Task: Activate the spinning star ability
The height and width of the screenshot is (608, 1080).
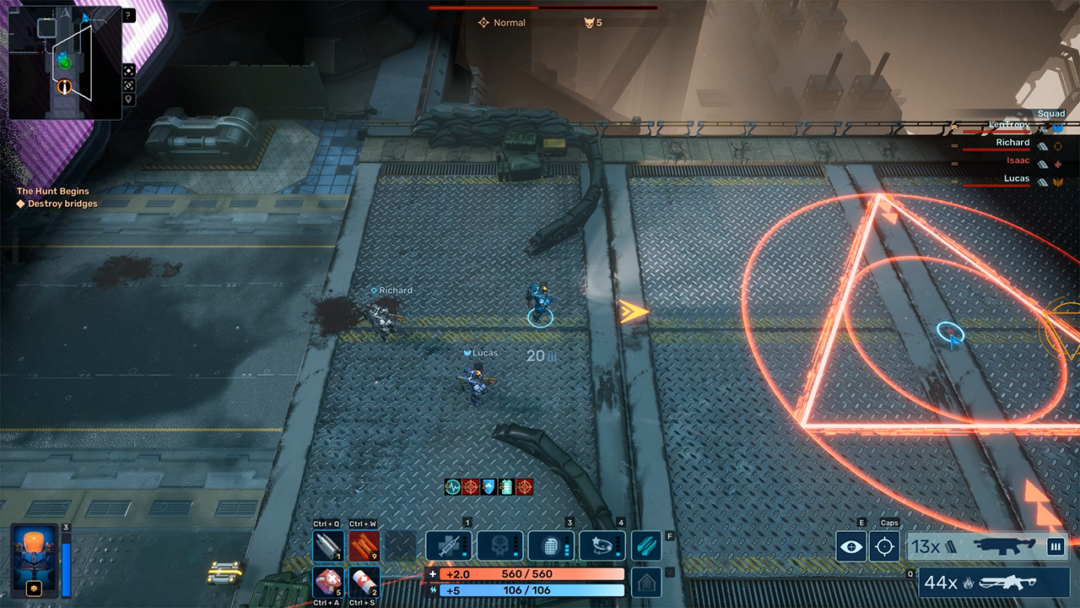Action: point(602,546)
